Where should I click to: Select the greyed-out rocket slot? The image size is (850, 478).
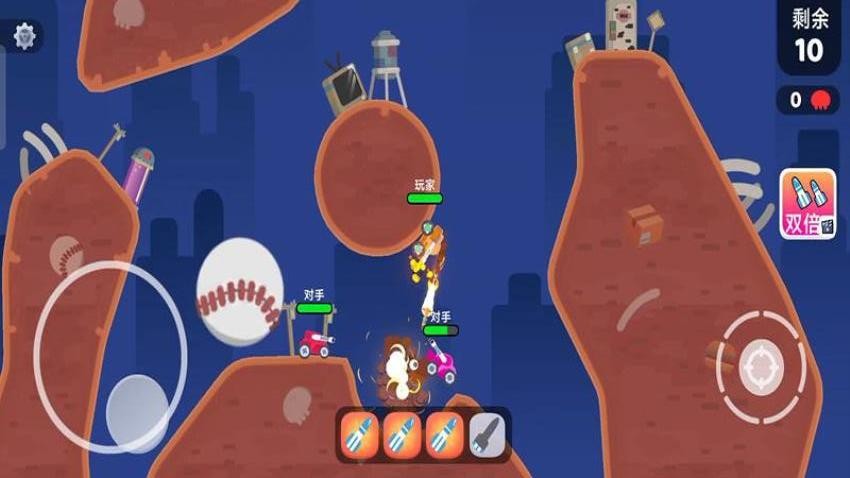tap(488, 435)
